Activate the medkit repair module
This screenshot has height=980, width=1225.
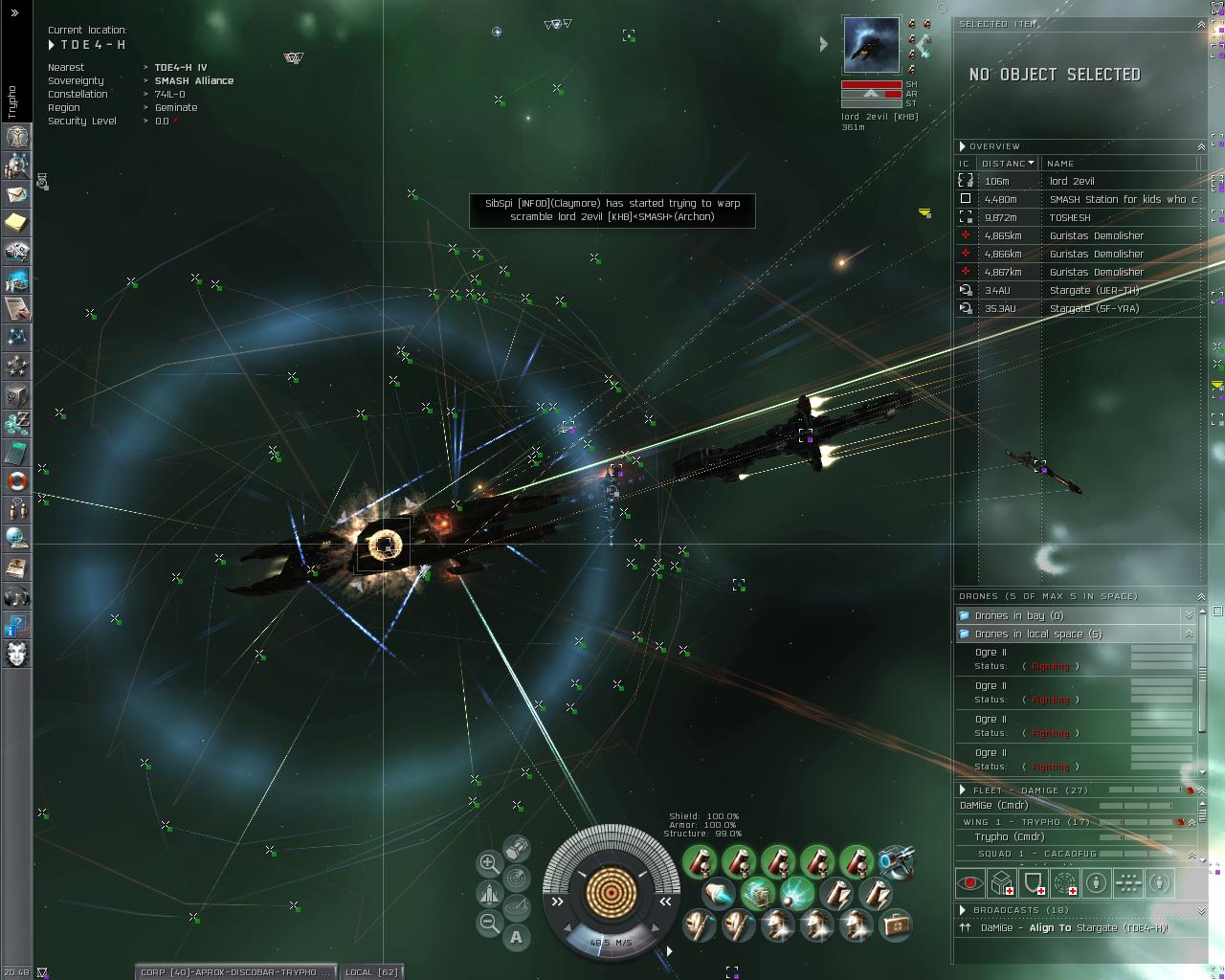(x=897, y=924)
